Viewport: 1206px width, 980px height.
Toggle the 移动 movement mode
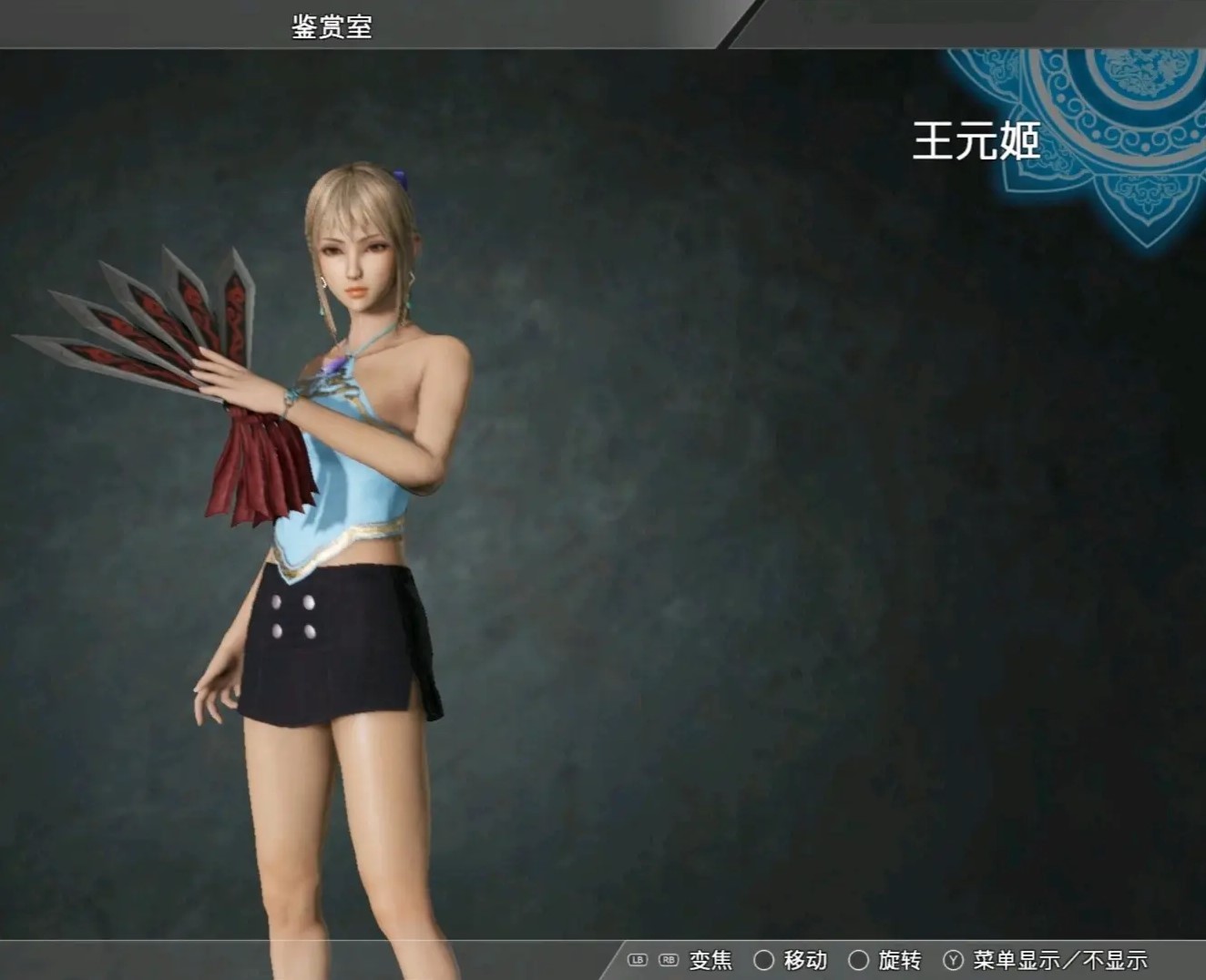pos(805,959)
